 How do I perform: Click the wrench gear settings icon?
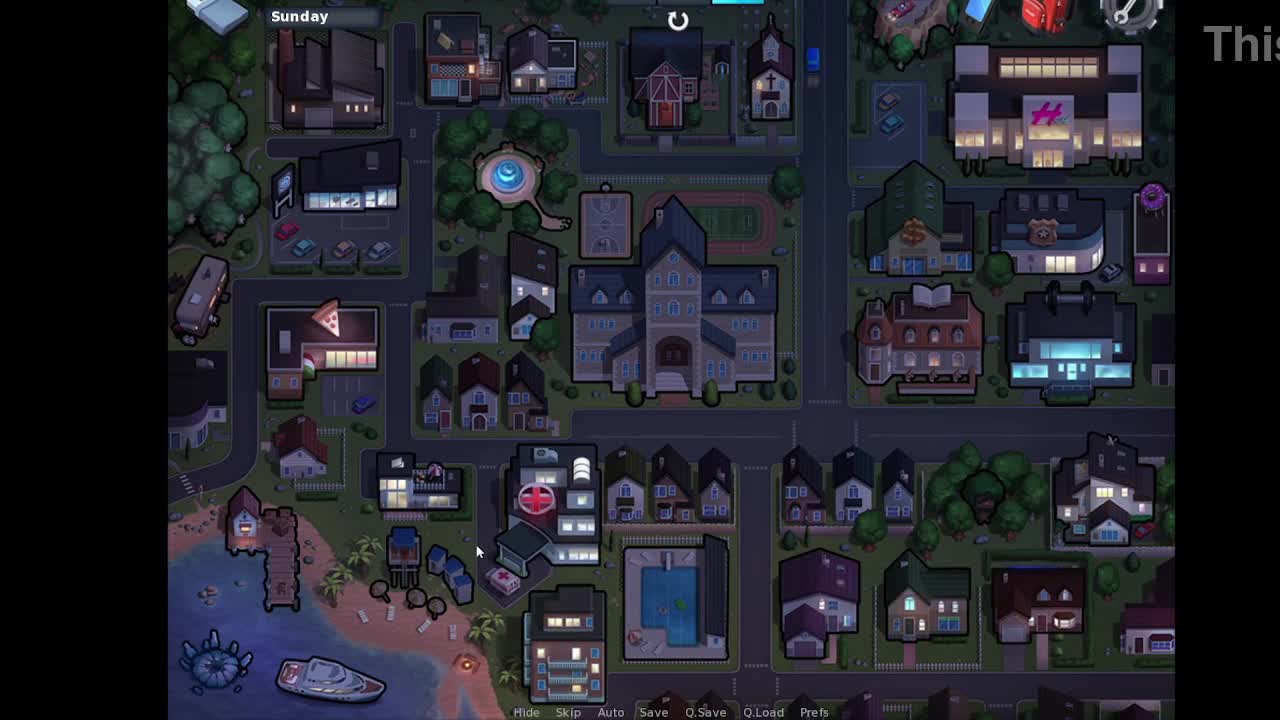click(1131, 13)
